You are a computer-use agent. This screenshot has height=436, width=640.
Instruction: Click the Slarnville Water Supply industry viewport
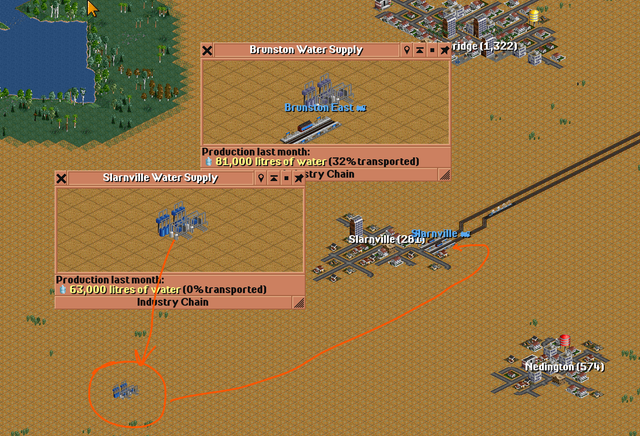(180, 230)
